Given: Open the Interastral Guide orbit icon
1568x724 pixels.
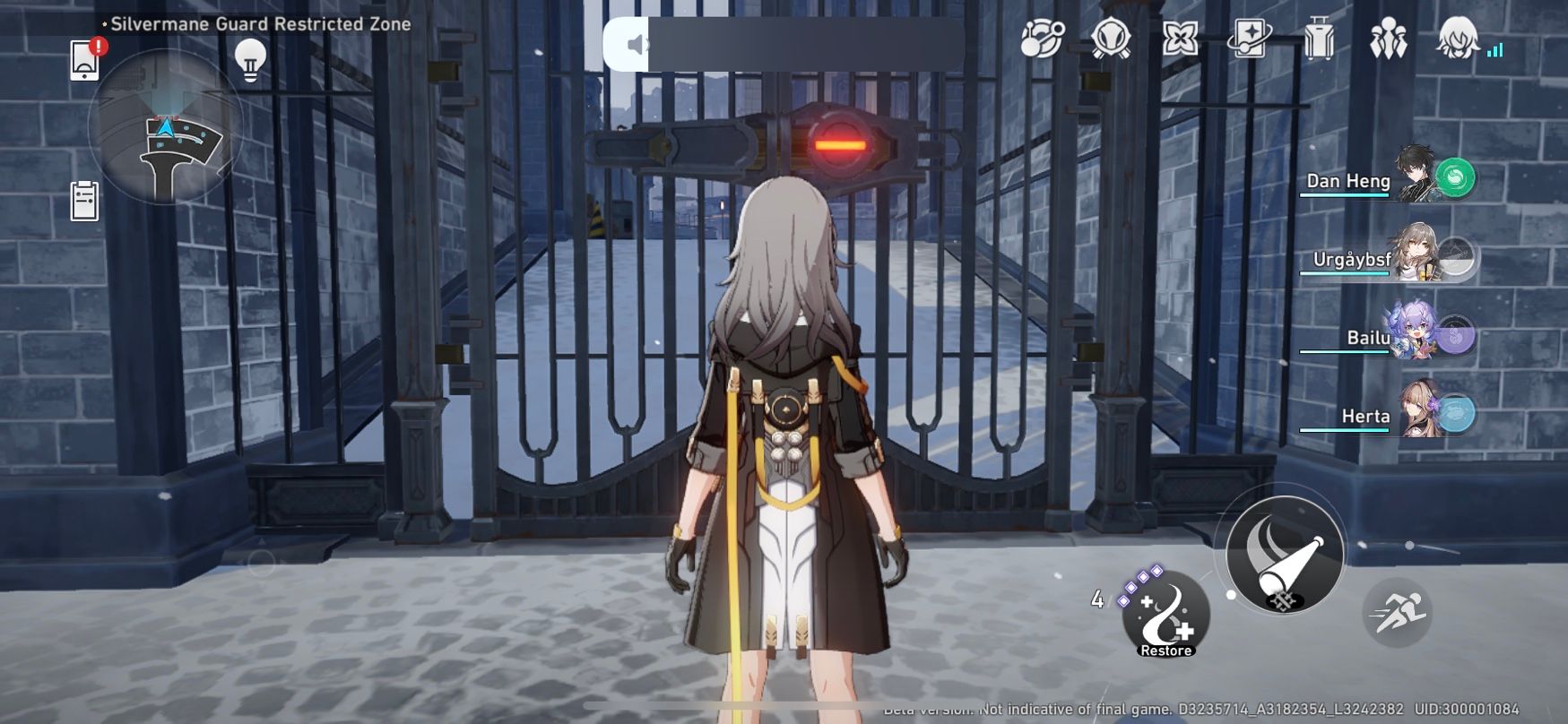Looking at the screenshot, I should point(1040,40).
